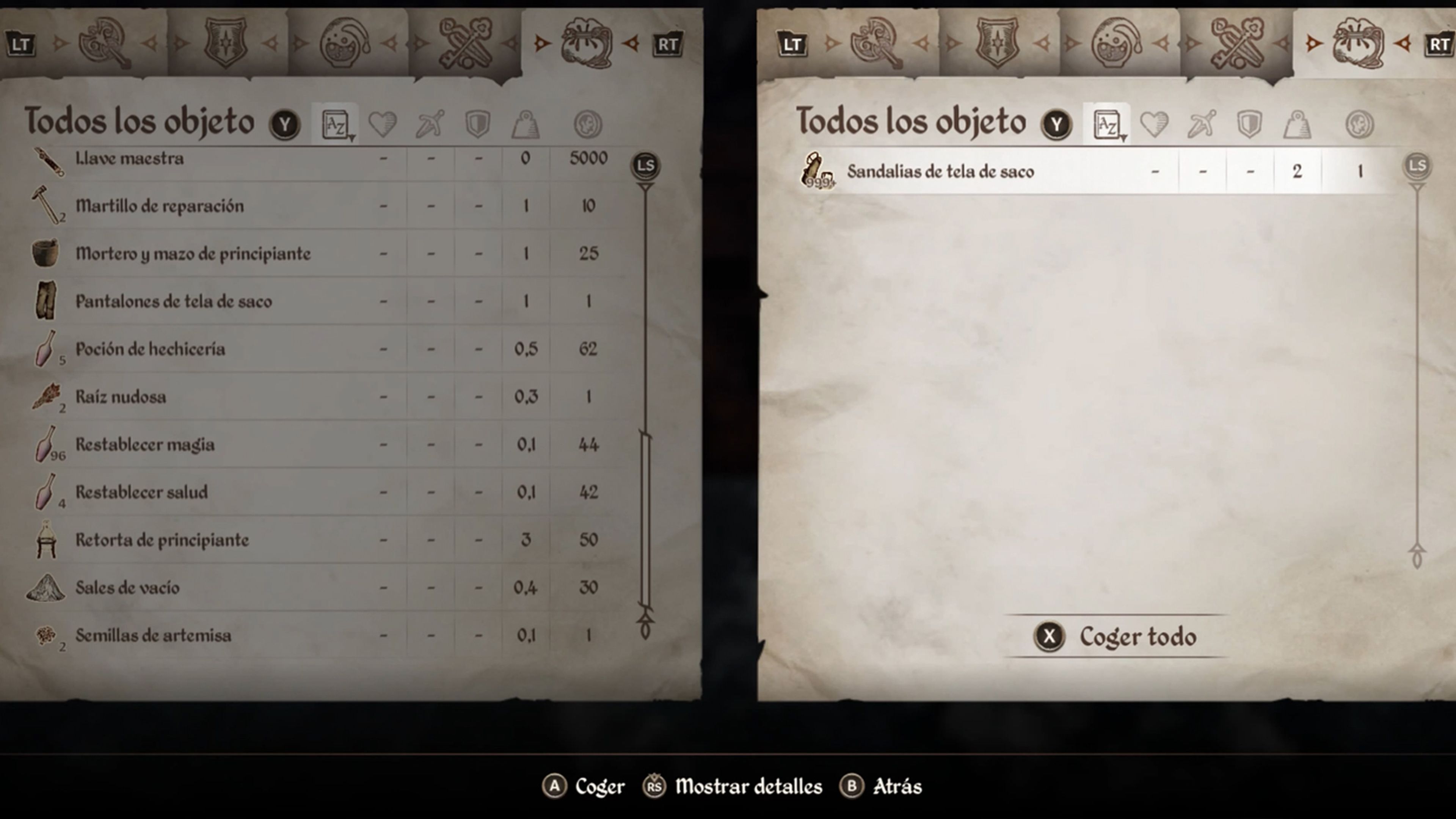Sort right container by weight icon
The height and width of the screenshot is (819, 1456).
tap(1297, 124)
